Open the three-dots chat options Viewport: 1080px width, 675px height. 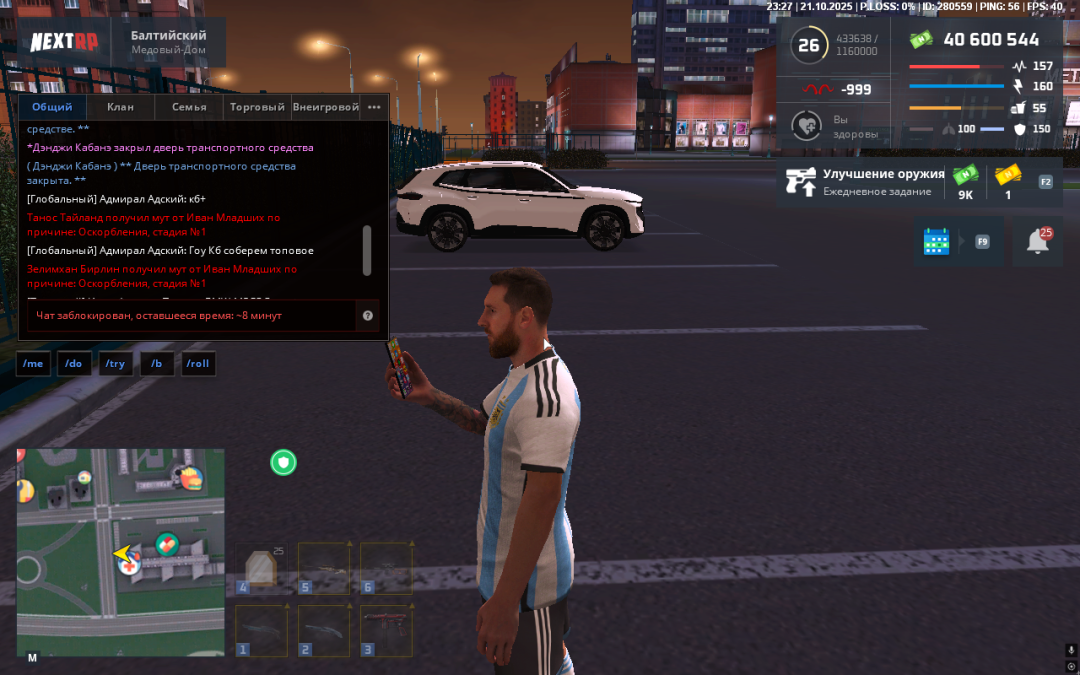coord(374,107)
